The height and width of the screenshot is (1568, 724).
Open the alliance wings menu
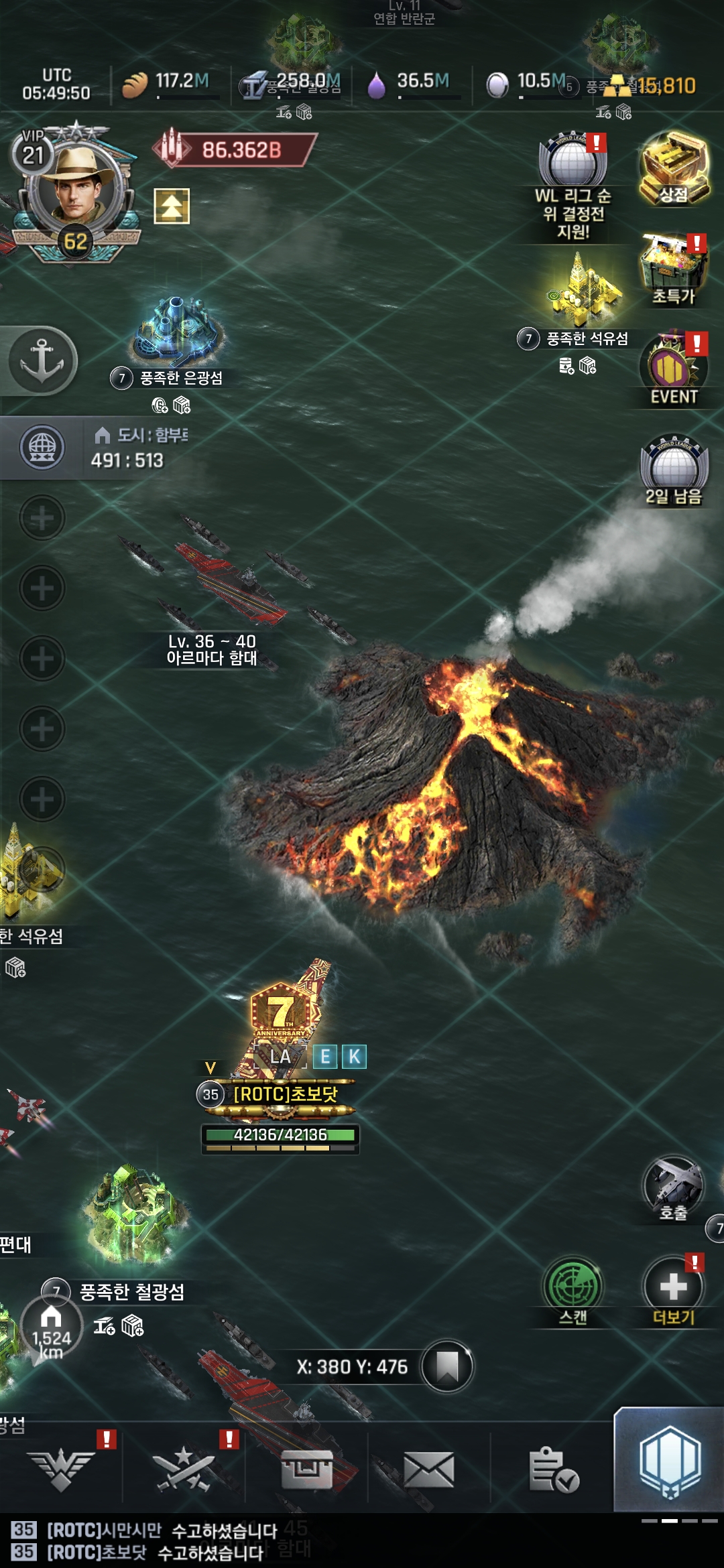[x=62, y=1470]
